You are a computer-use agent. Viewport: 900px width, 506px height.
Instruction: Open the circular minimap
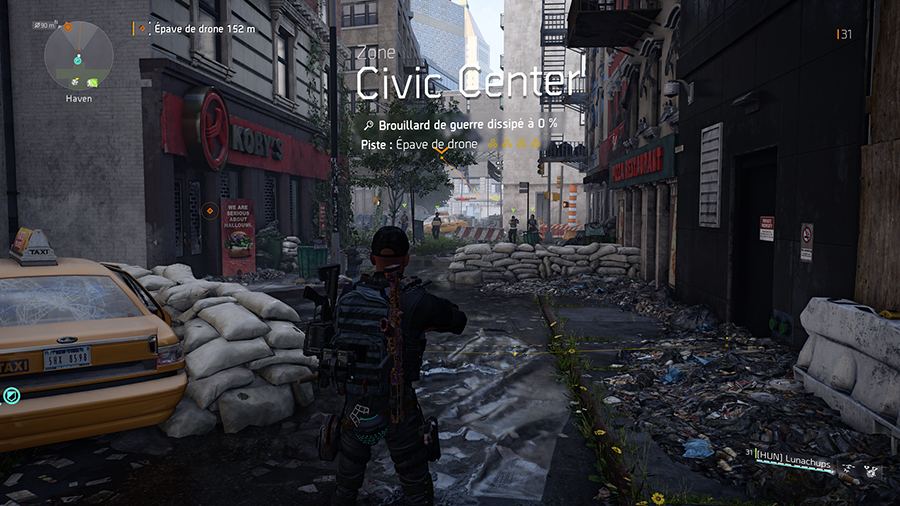[78, 54]
